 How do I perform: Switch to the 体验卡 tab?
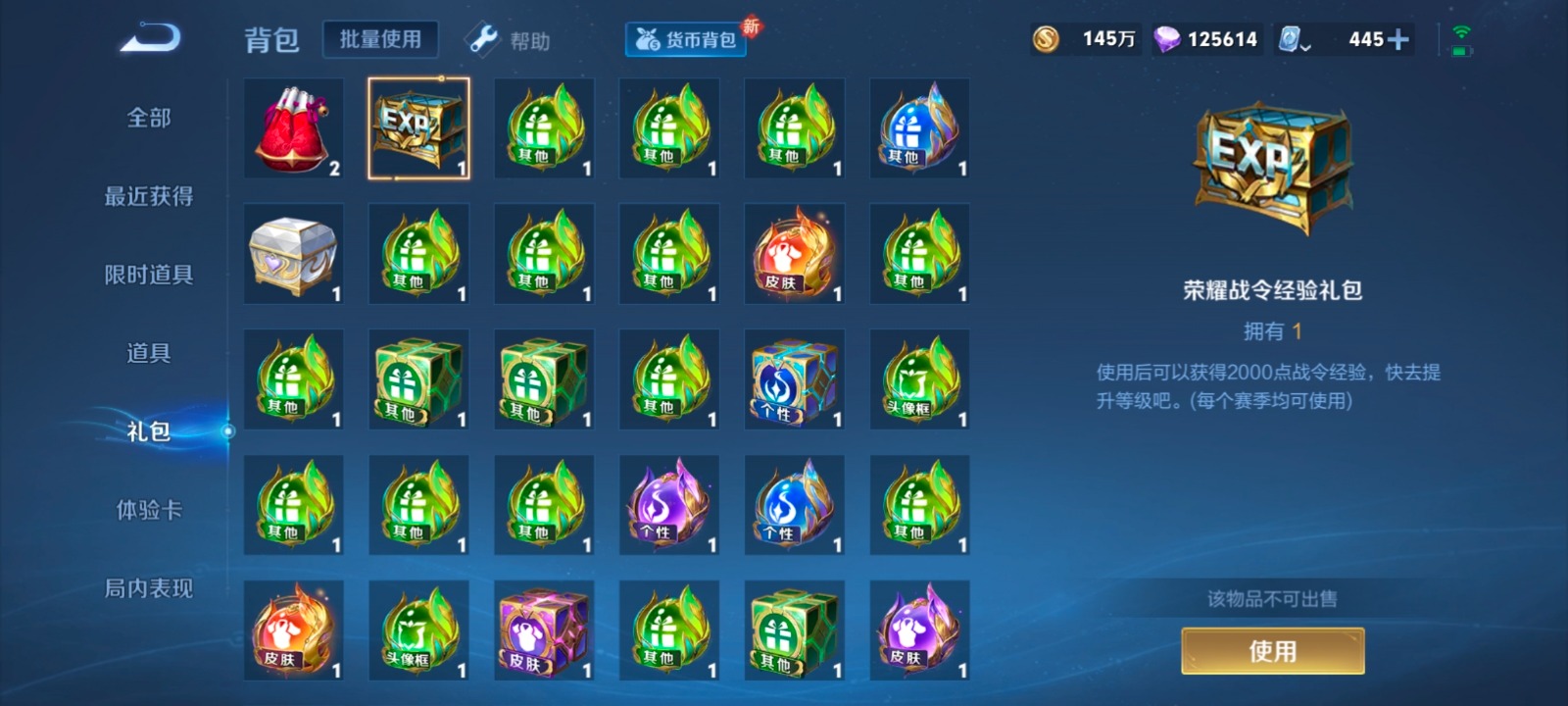tap(149, 510)
